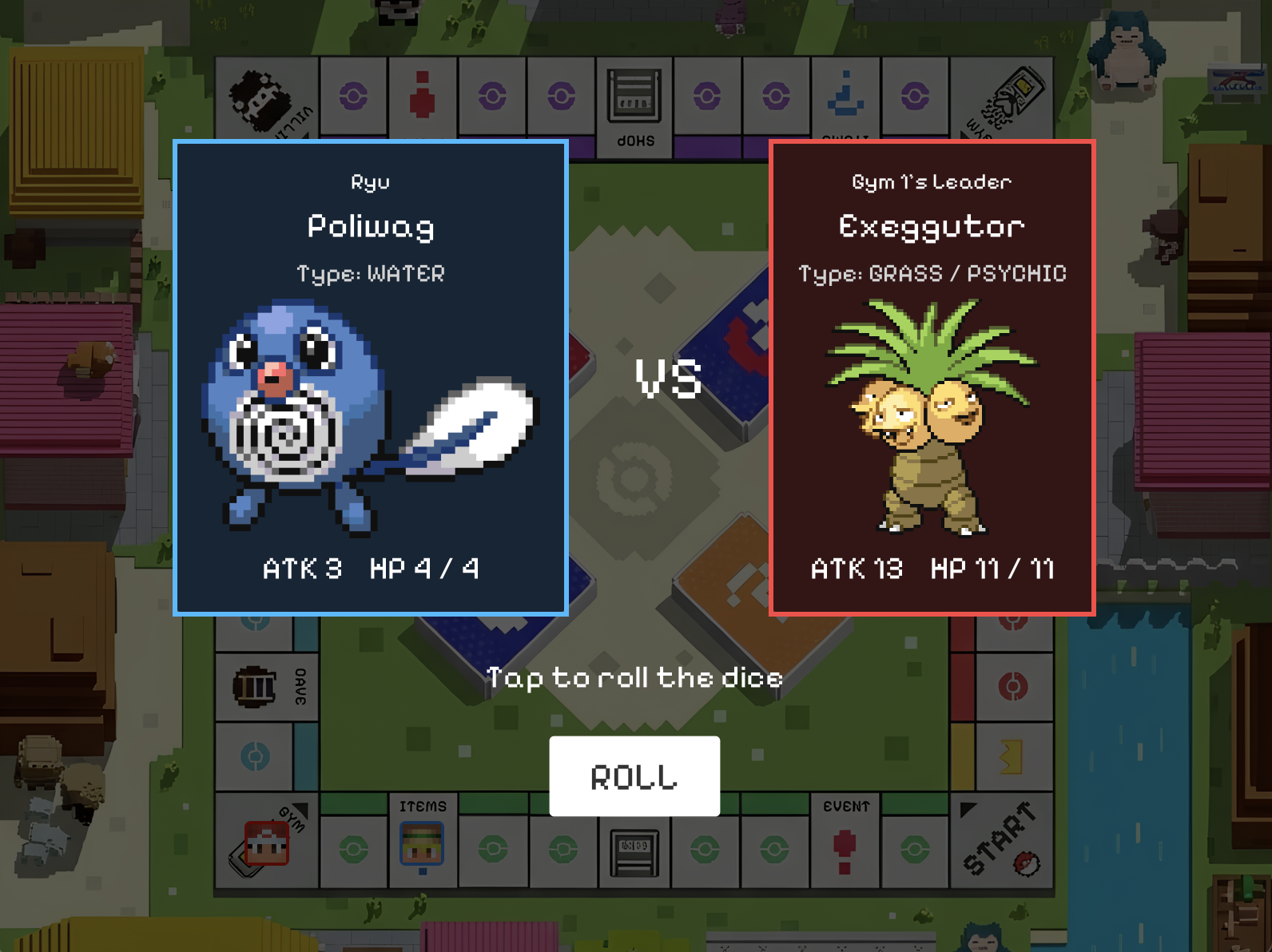Click the VS label between the cards
Viewport: 1272px width, 952px height.
(670, 379)
